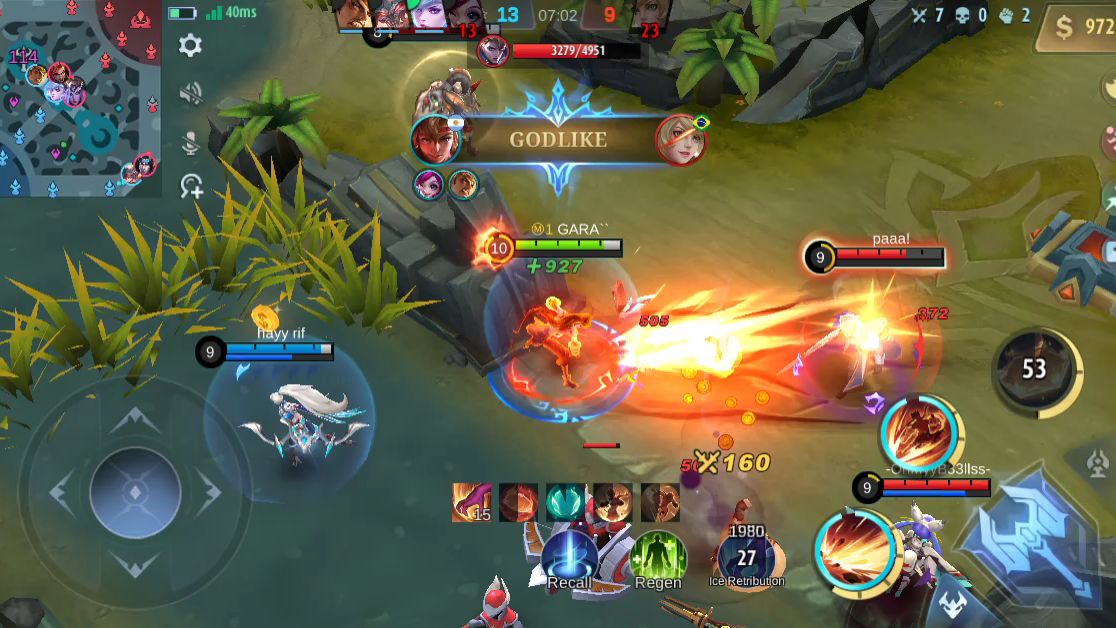Viewport: 1116px width, 628px height.
Task: Open the scoreboard at top center
Action: coord(556,16)
